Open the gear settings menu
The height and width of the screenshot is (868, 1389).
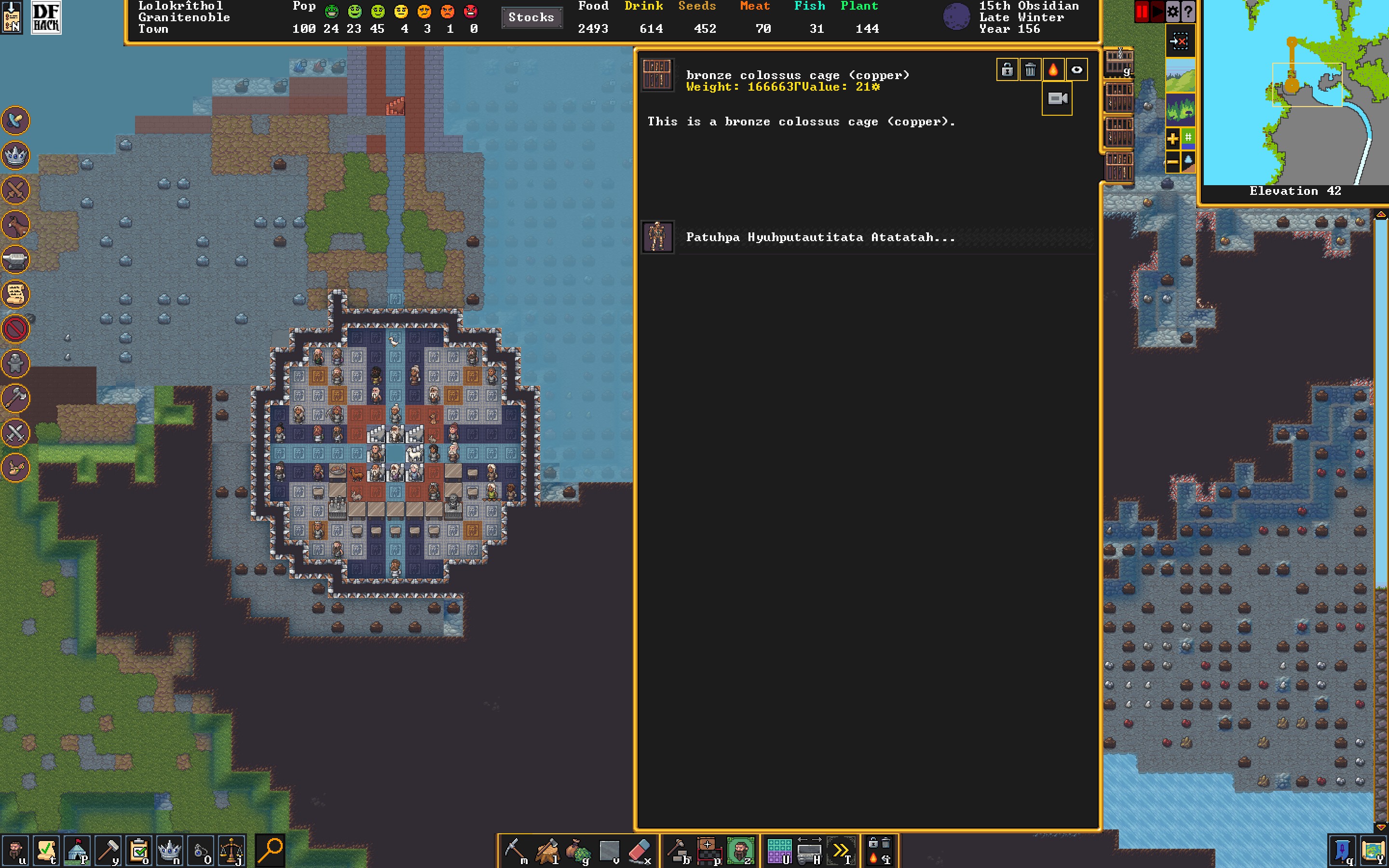pos(1172,12)
